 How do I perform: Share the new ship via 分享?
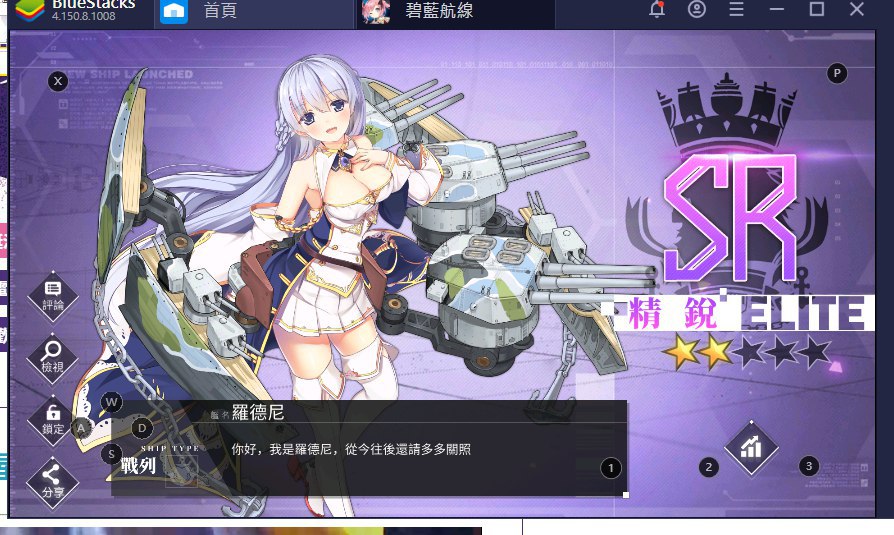[x=53, y=480]
